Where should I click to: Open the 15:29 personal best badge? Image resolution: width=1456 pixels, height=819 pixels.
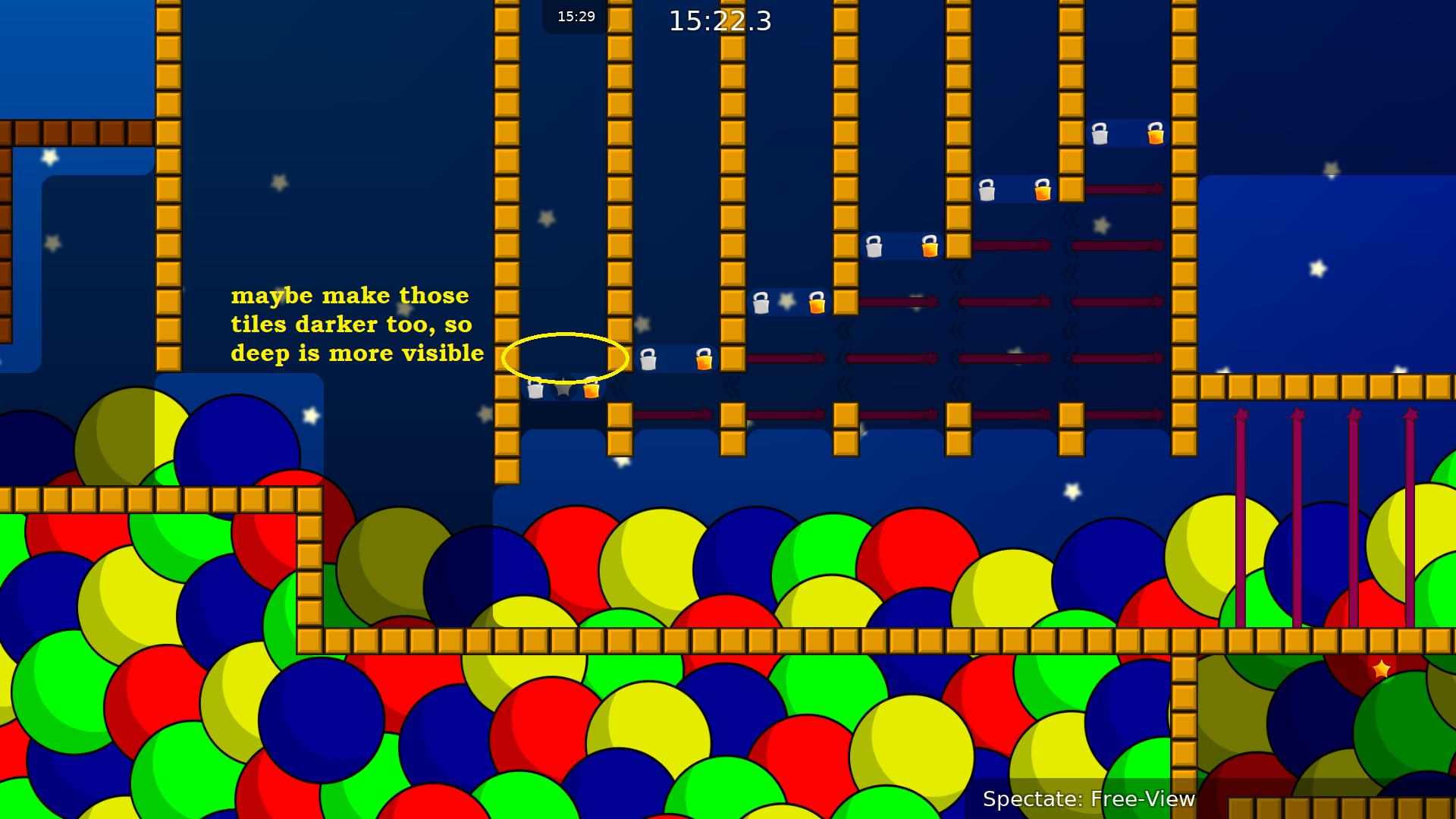576,16
